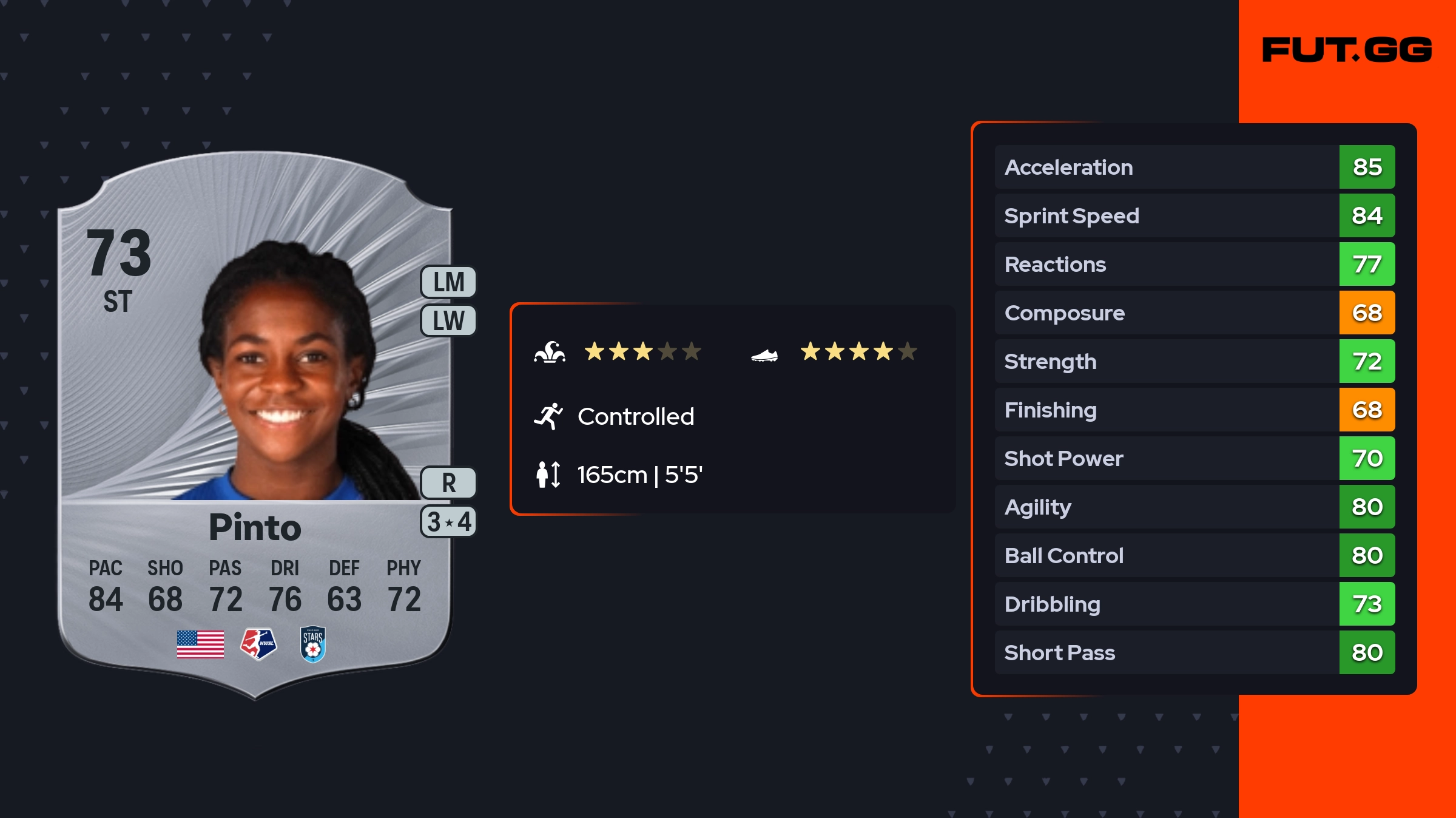Viewport: 1456px width, 818px height.
Task: Select the Acceleration stat row
Action: (1194, 167)
